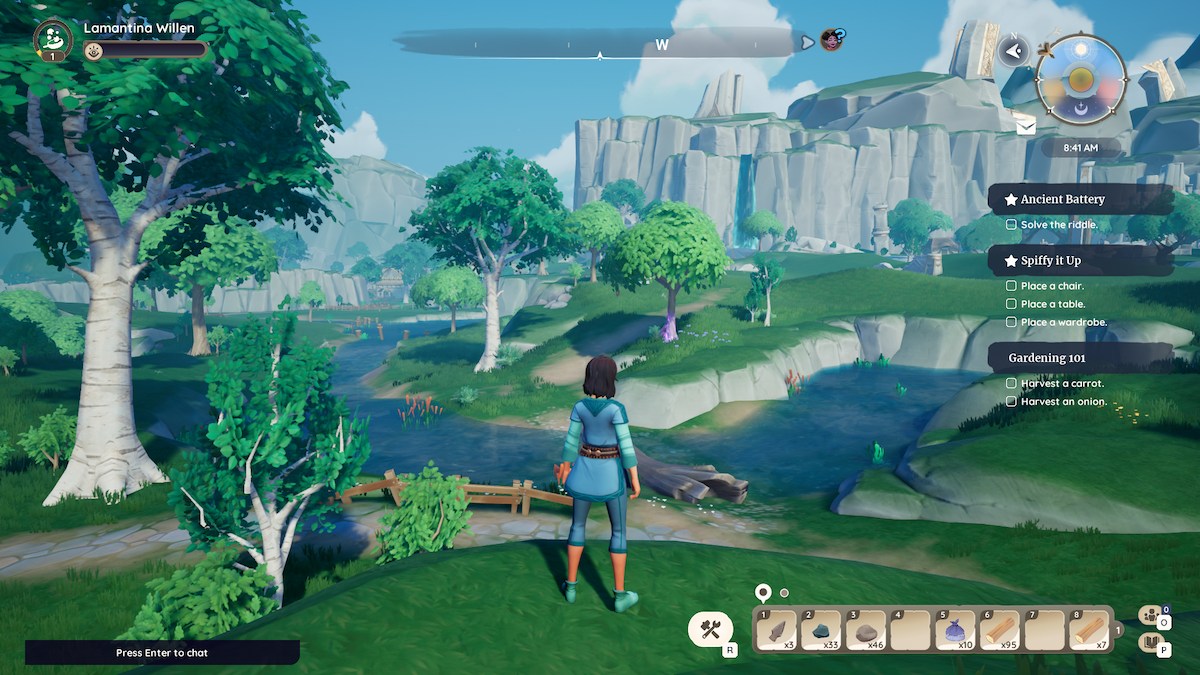Choose the gray stone stack of 46
The height and width of the screenshot is (675, 1200).
866,630
